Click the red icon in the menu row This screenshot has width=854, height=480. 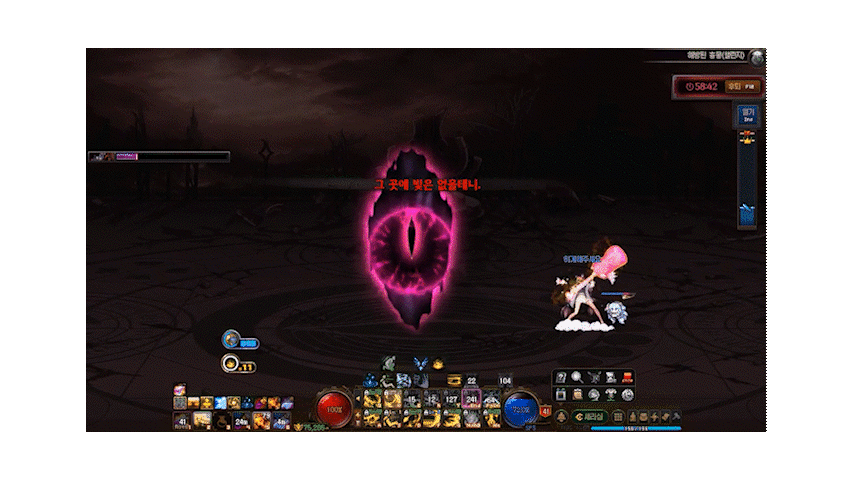pyautogui.click(x=627, y=377)
